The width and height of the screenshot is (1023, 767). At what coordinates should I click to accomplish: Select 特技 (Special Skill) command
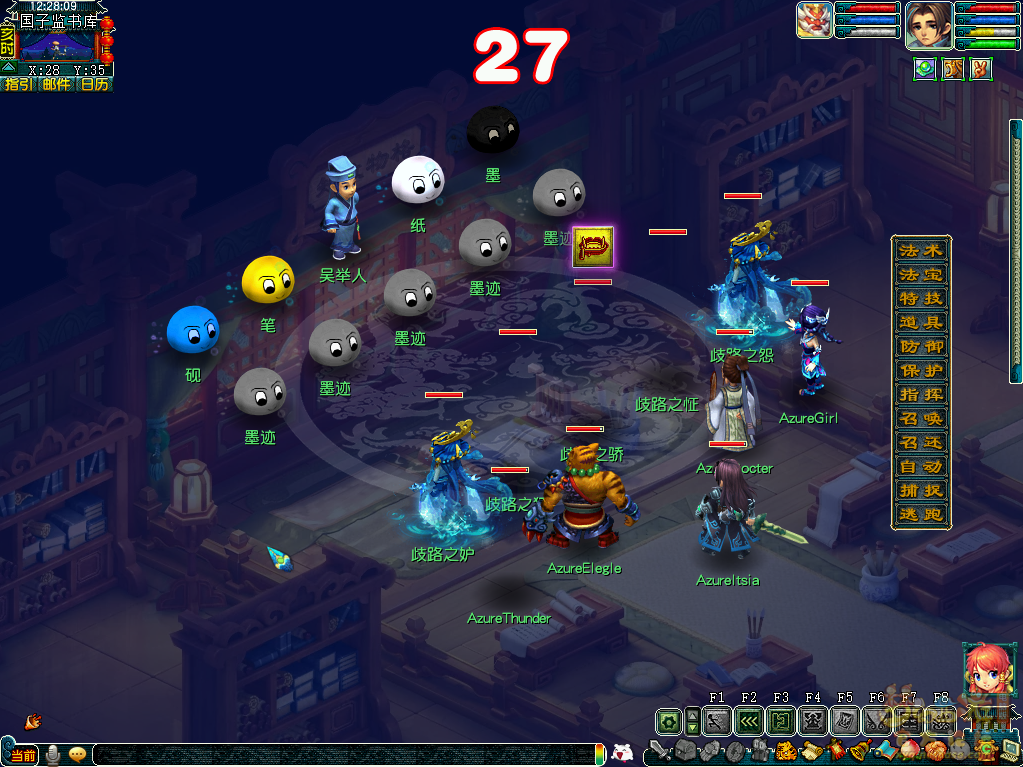(920, 299)
